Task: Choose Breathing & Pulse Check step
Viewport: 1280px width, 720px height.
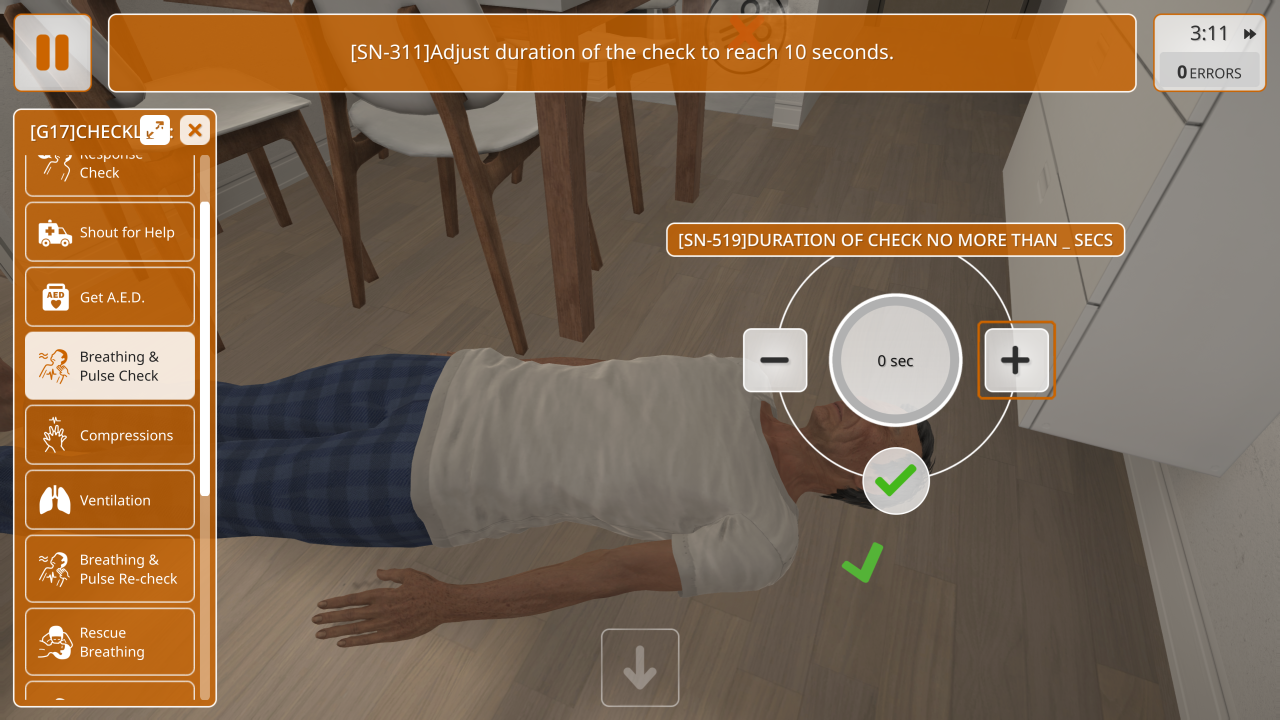Action: point(110,366)
